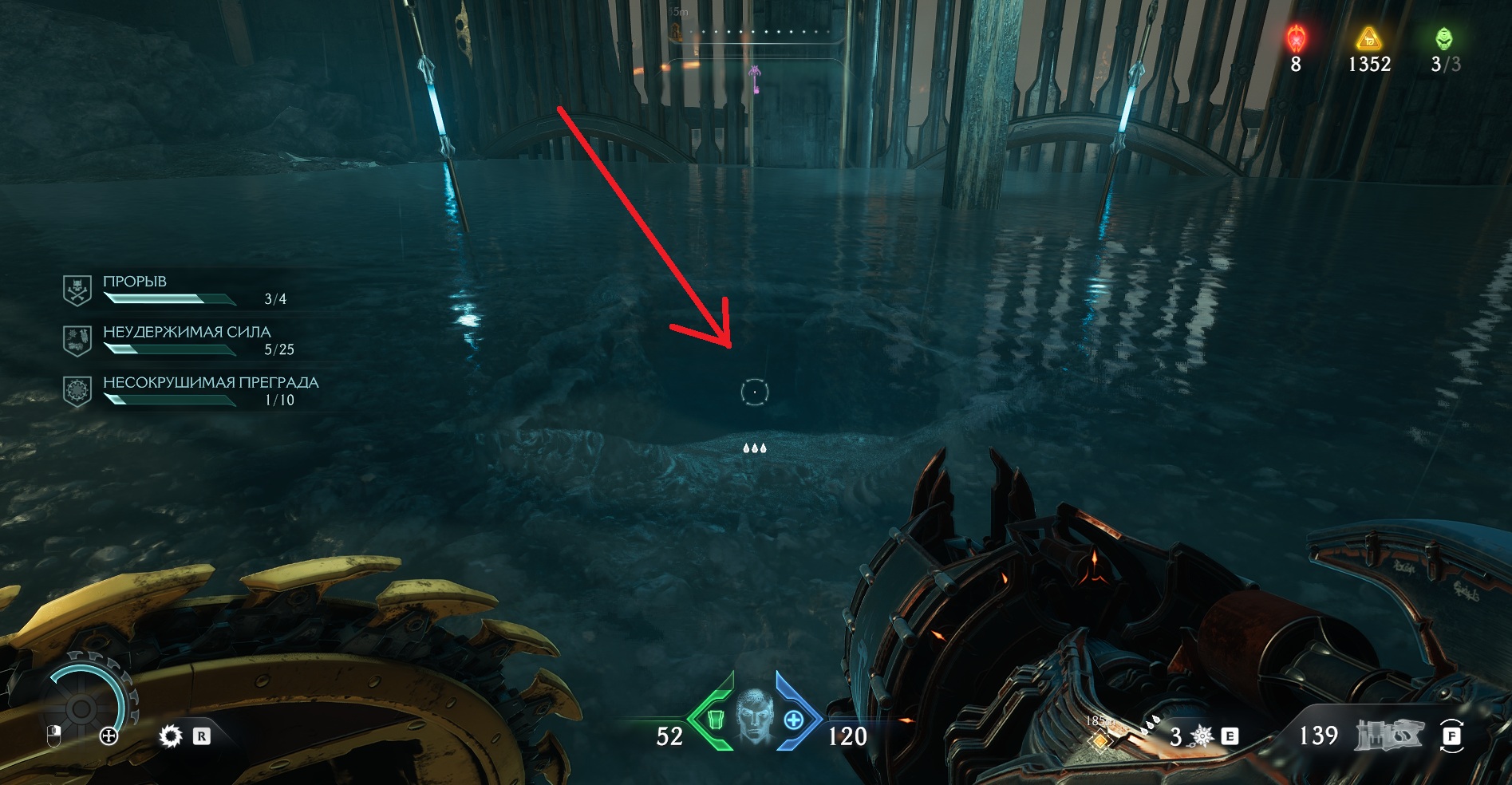Activate the shield saw rune icon
This screenshot has width=1512, height=785.
(171, 736)
